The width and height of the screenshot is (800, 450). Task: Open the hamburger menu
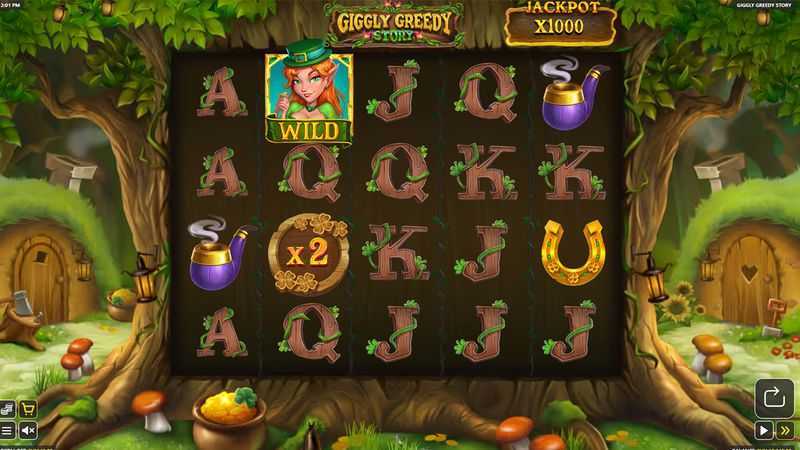pos(8,431)
